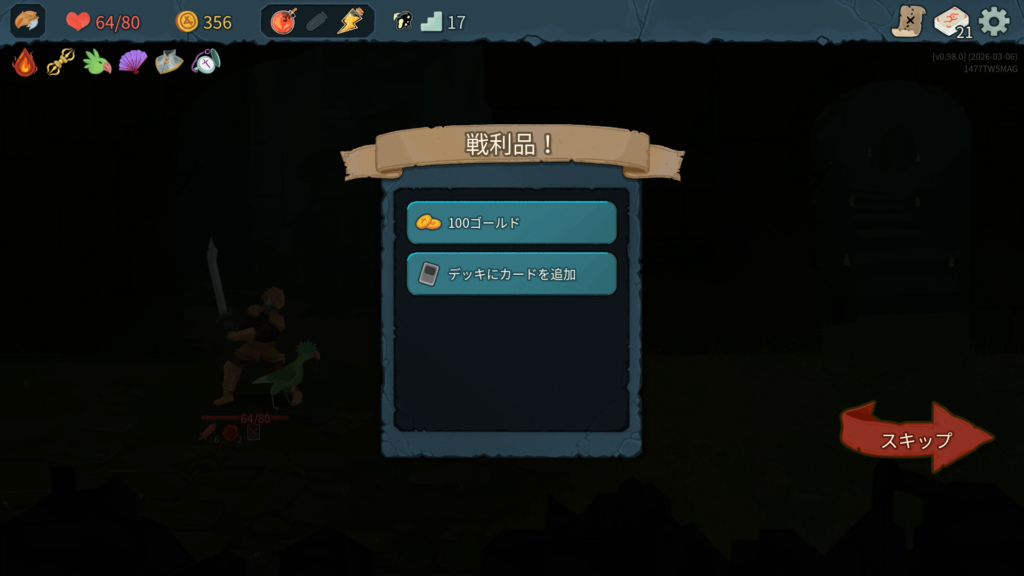Select the red fire potion slot
This screenshot has height=576, width=1024.
point(284,21)
